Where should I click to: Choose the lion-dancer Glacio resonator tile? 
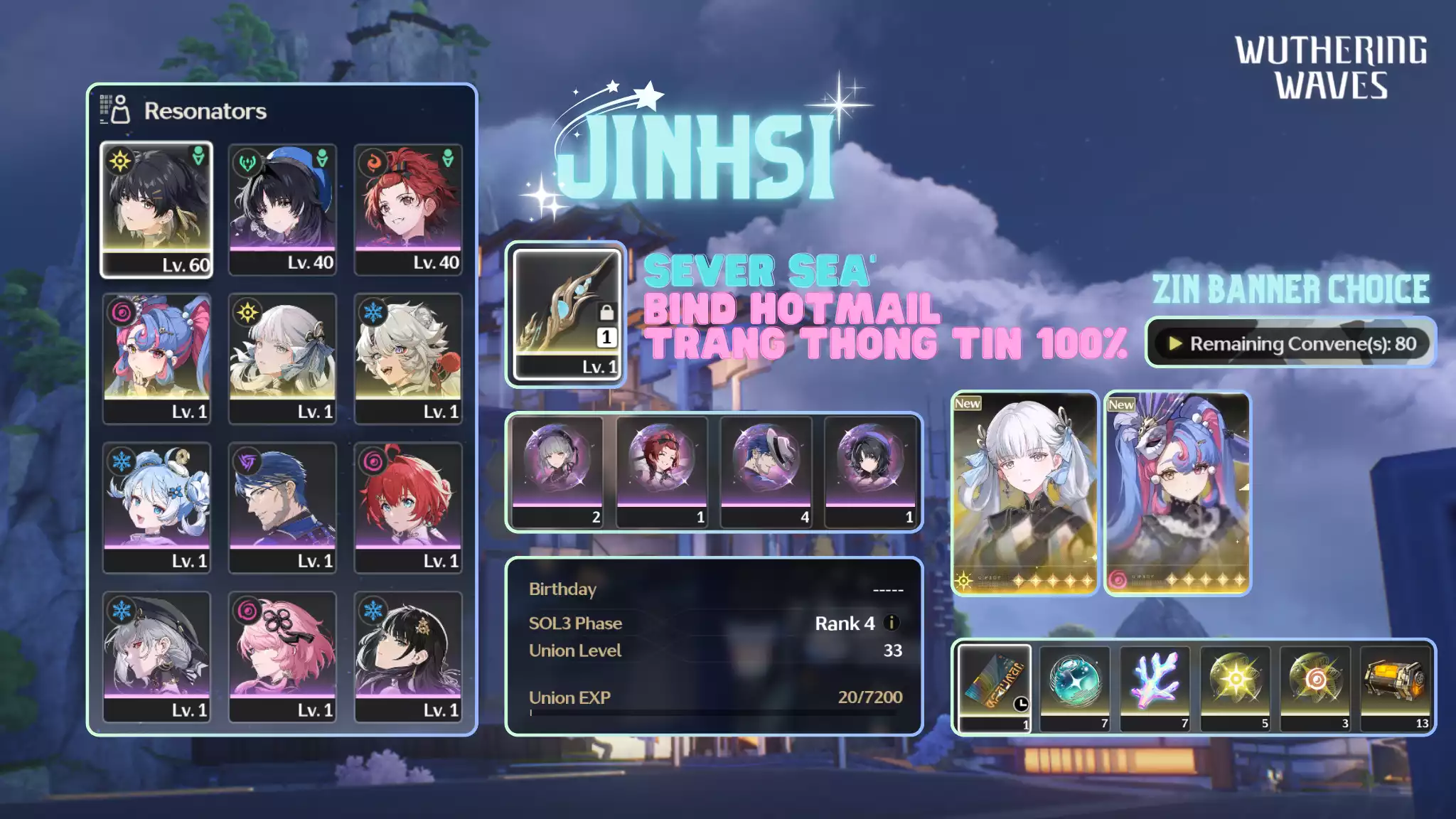[408, 358]
